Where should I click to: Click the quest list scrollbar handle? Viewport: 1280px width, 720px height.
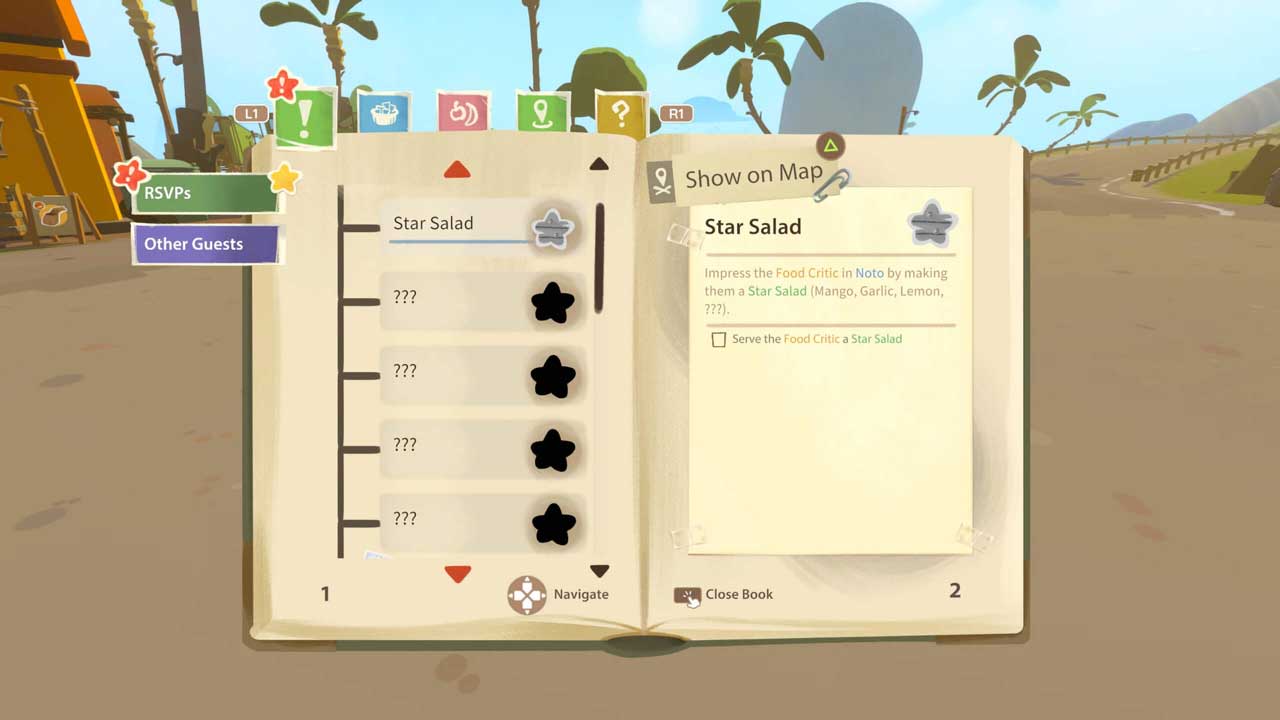point(600,258)
